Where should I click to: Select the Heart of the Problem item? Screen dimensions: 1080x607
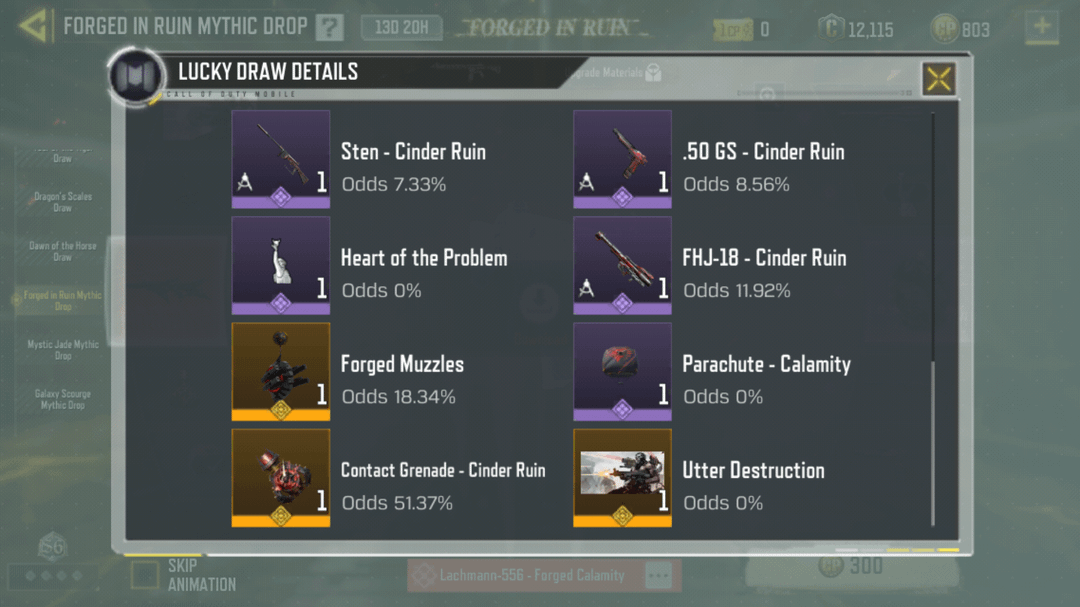[281, 265]
